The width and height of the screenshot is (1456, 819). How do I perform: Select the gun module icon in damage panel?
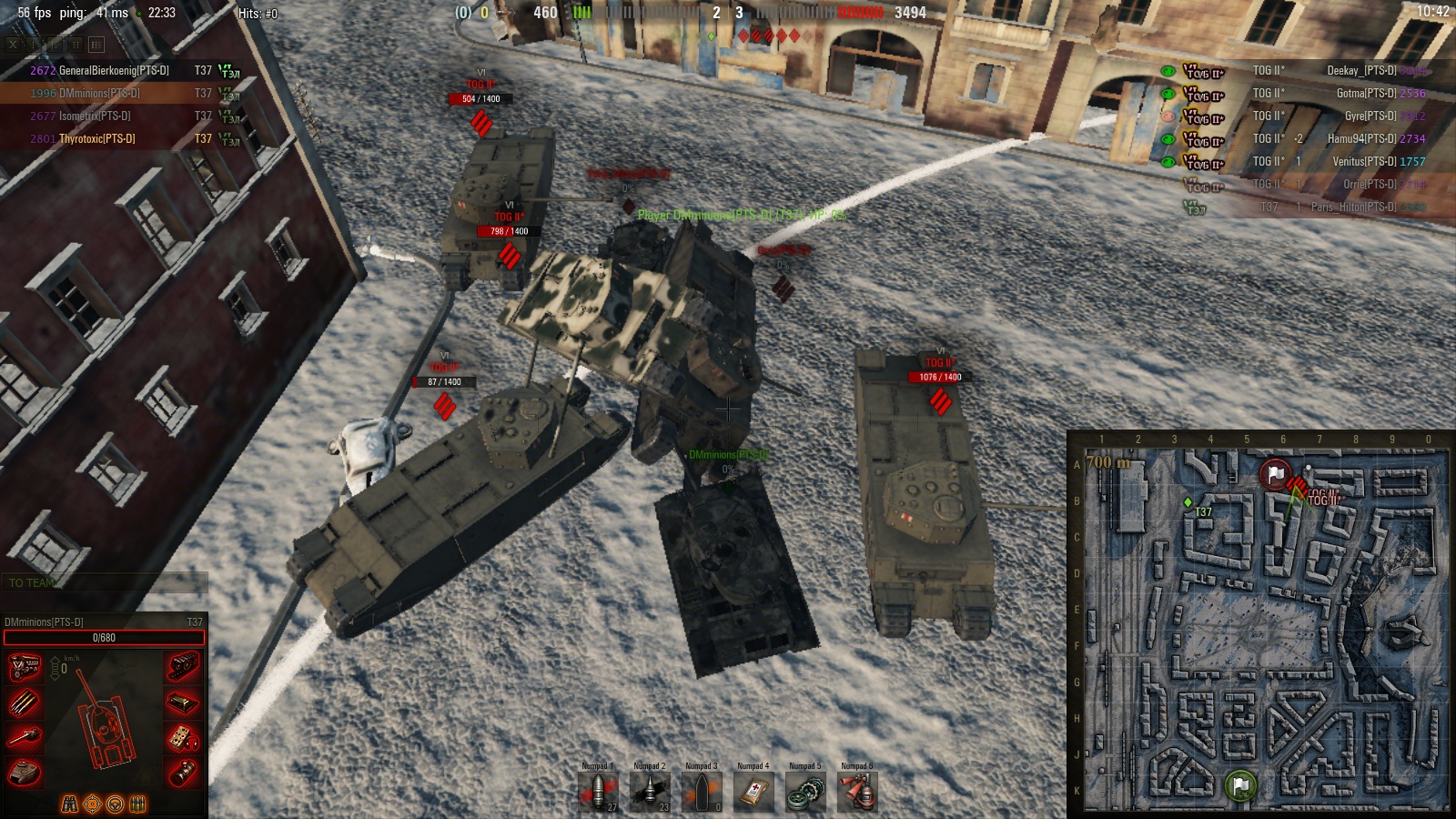[x=25, y=737]
